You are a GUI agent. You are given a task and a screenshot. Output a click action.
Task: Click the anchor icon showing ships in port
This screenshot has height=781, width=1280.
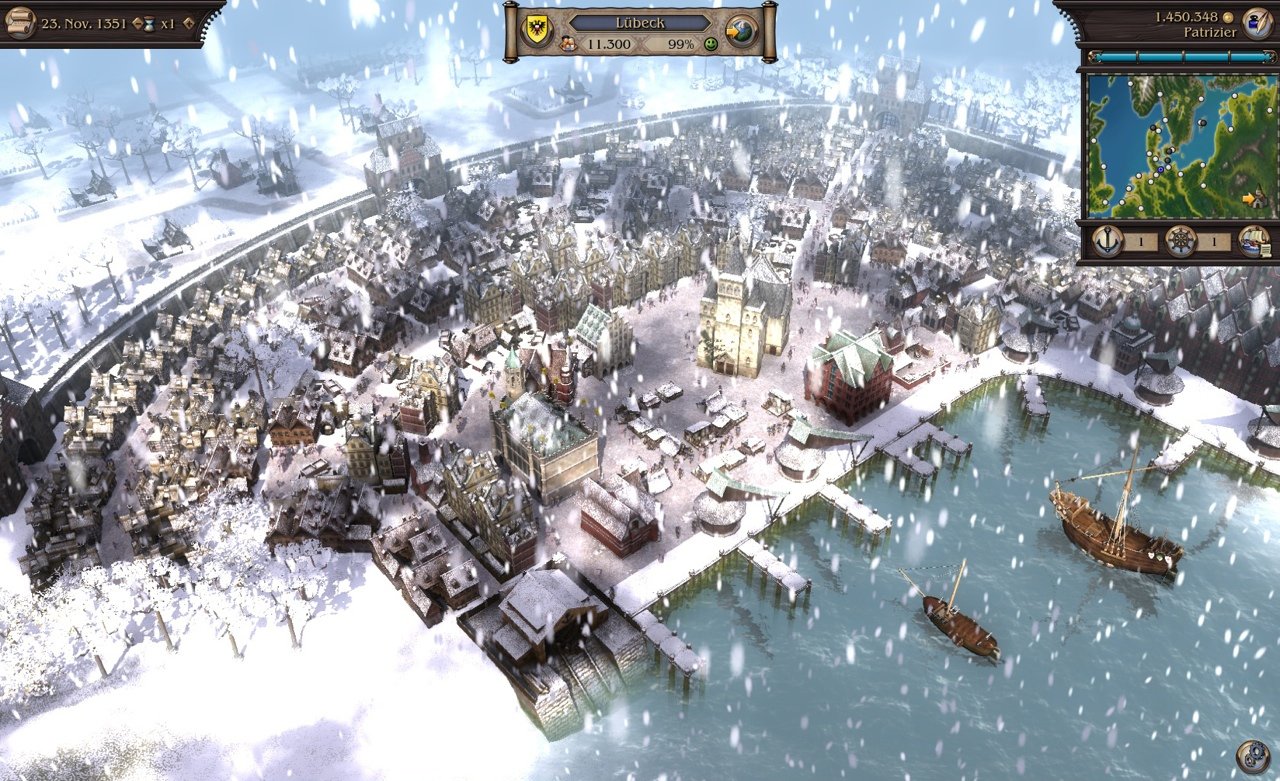(x=1107, y=240)
